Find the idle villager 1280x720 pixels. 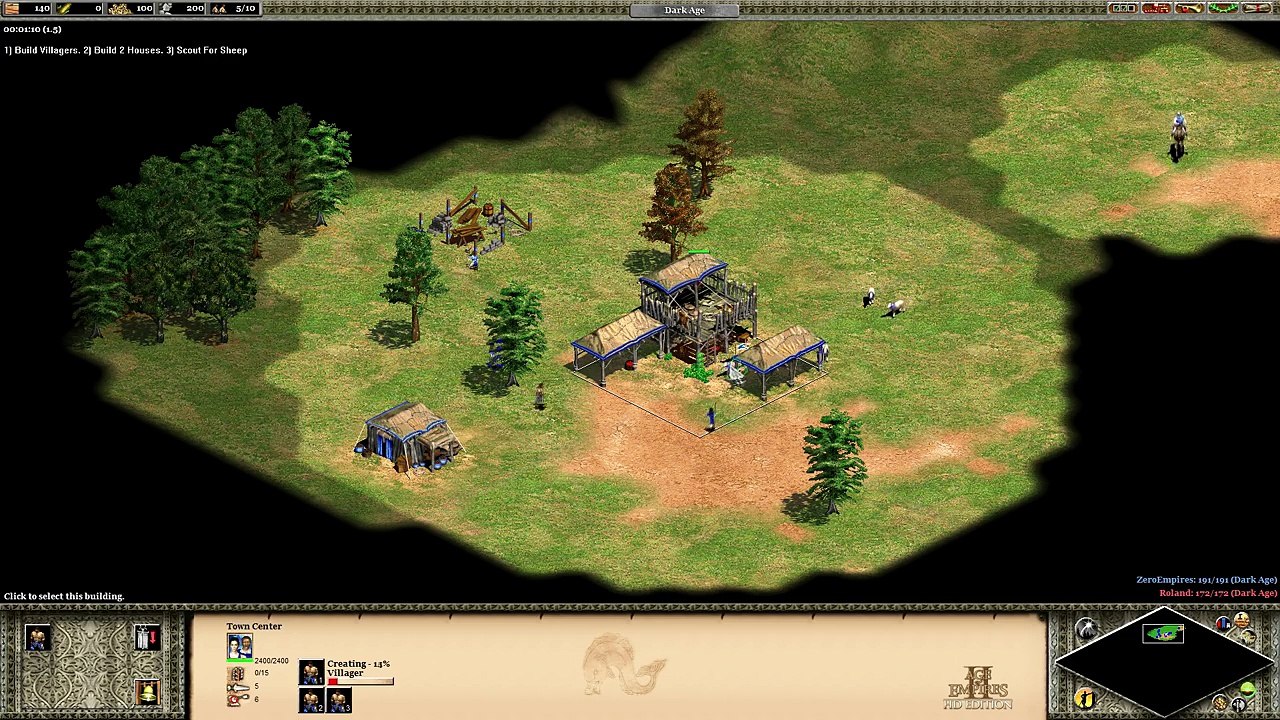point(1086,698)
